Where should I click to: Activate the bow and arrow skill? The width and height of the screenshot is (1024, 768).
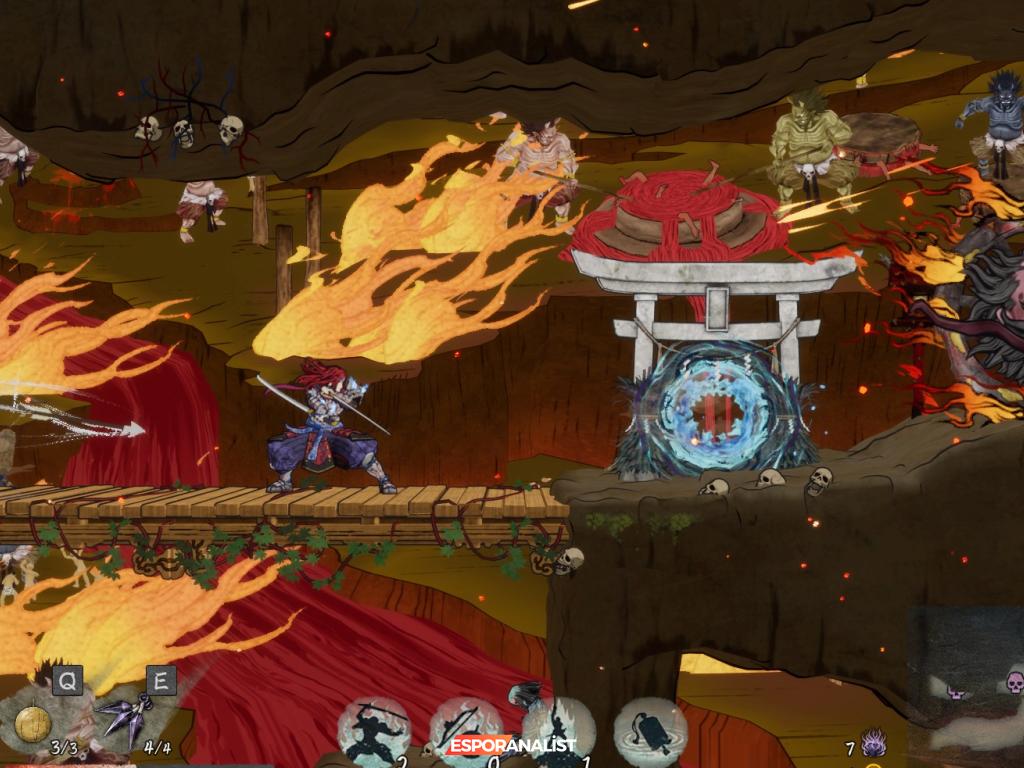(x=465, y=729)
